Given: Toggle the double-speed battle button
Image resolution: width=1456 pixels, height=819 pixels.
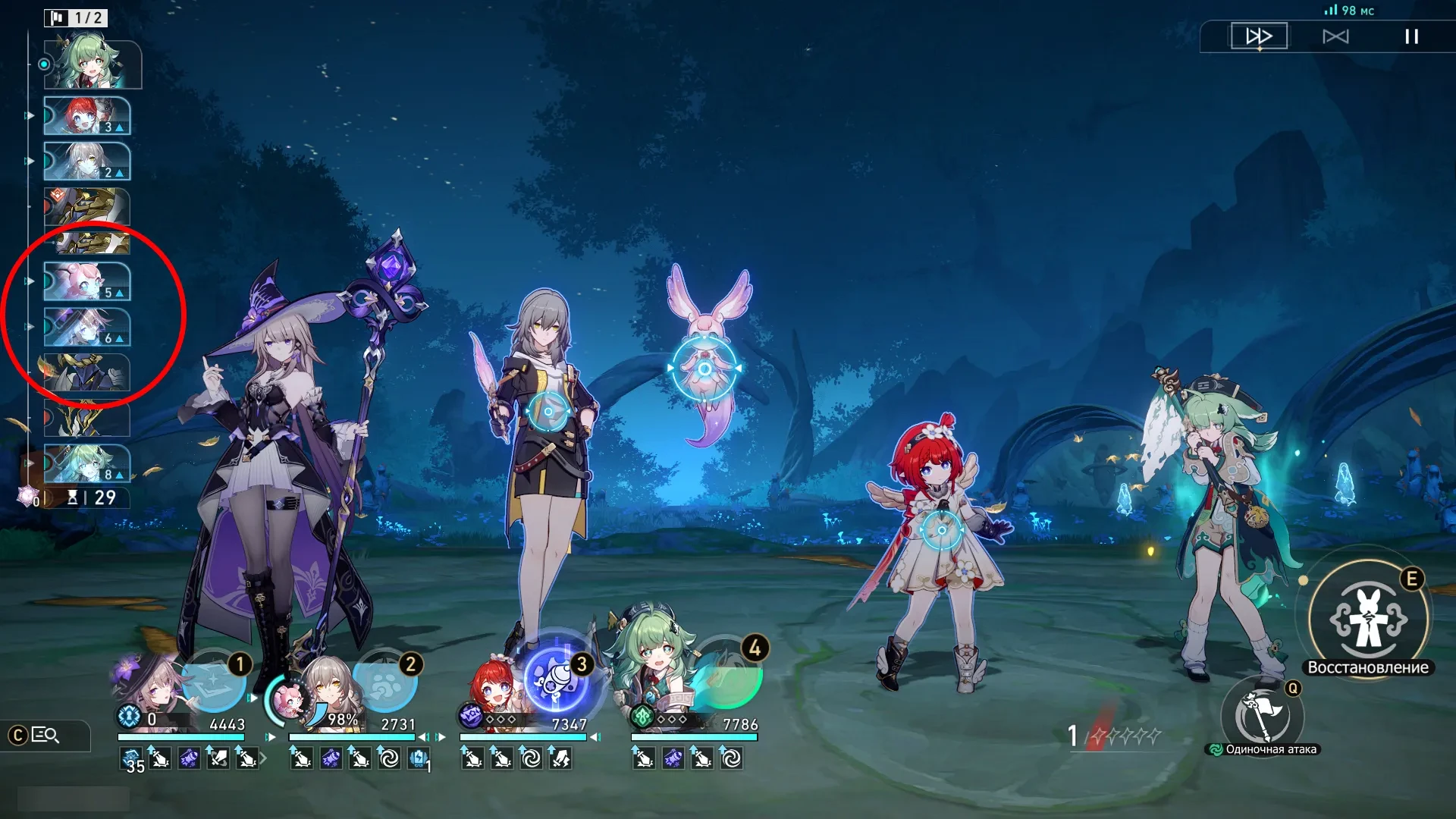Looking at the screenshot, I should [x=1259, y=36].
